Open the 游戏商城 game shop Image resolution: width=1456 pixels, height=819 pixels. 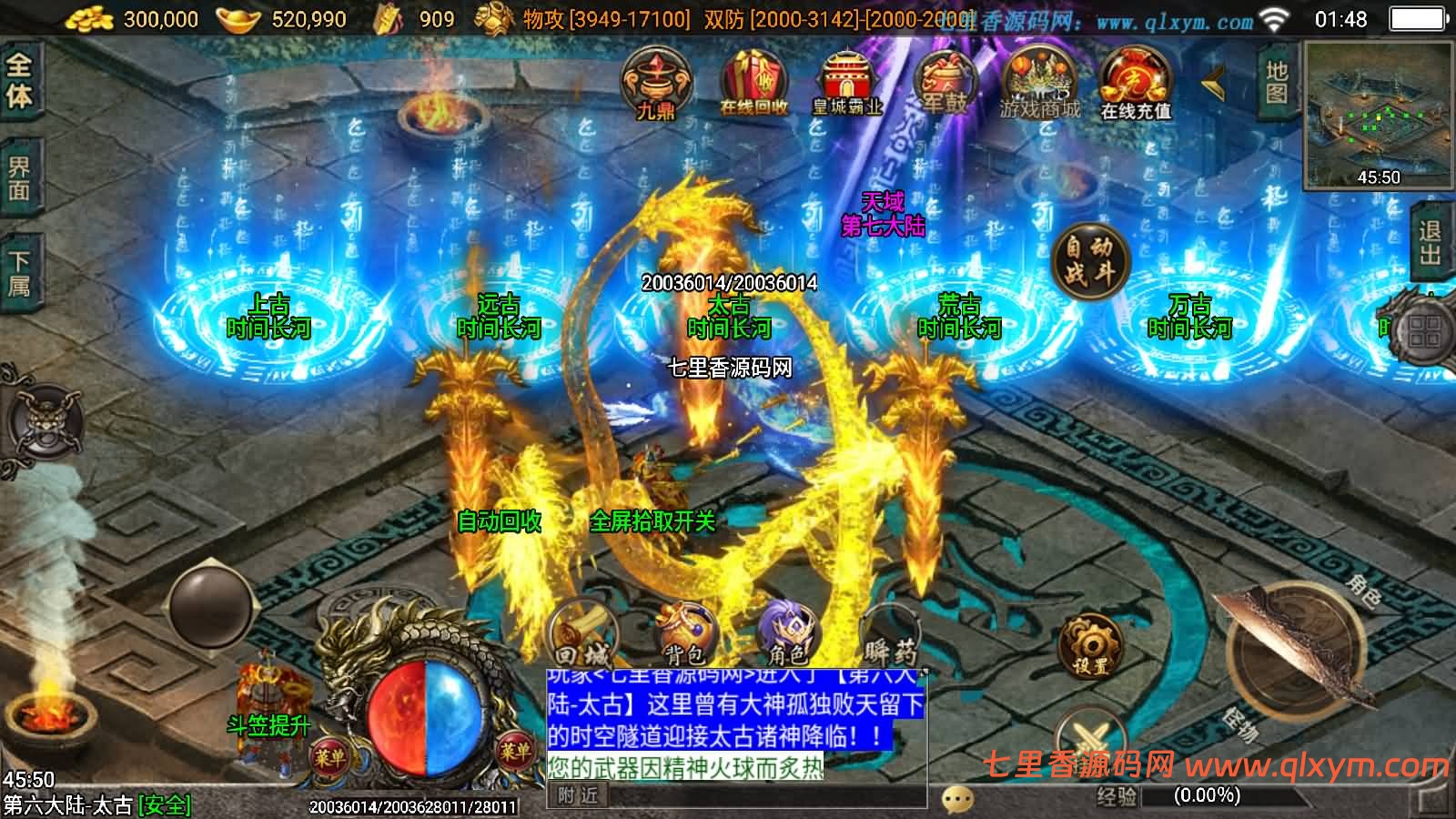click(1040, 84)
